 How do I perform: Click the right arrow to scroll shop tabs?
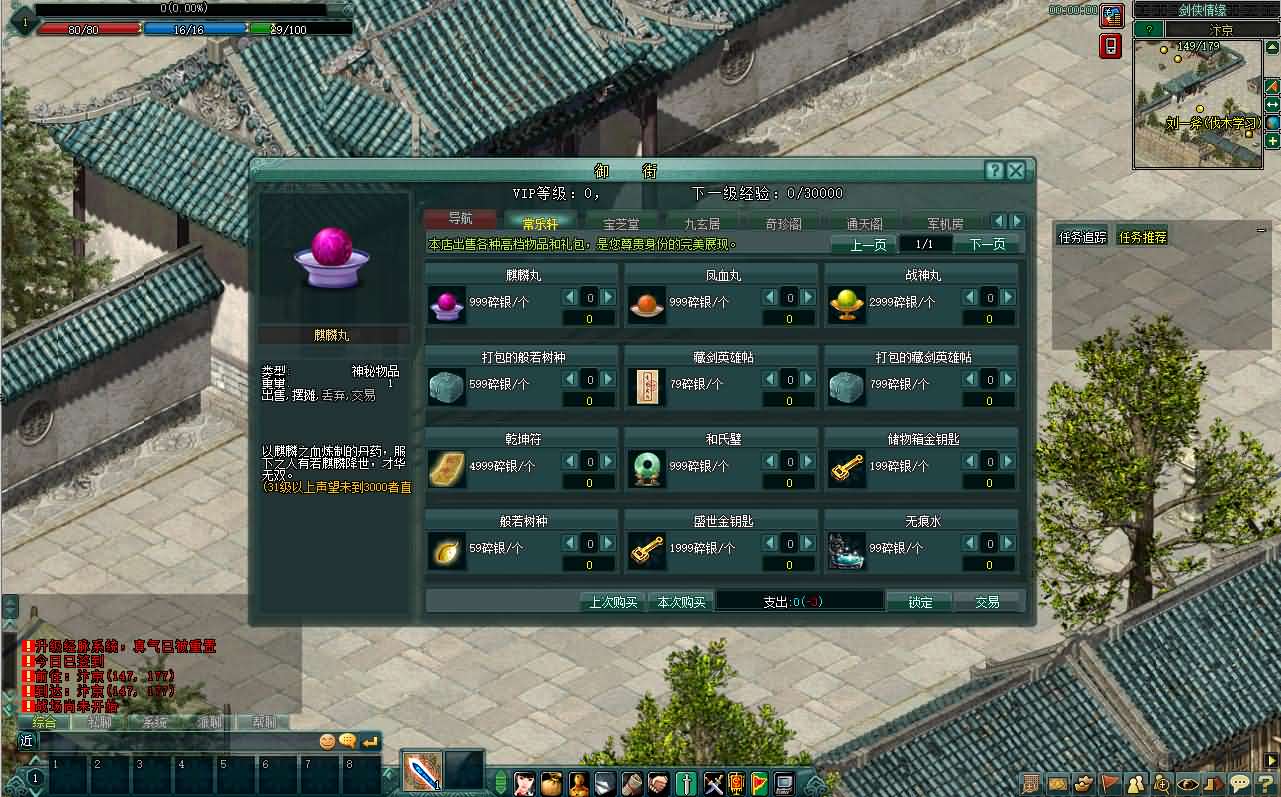point(1016,220)
